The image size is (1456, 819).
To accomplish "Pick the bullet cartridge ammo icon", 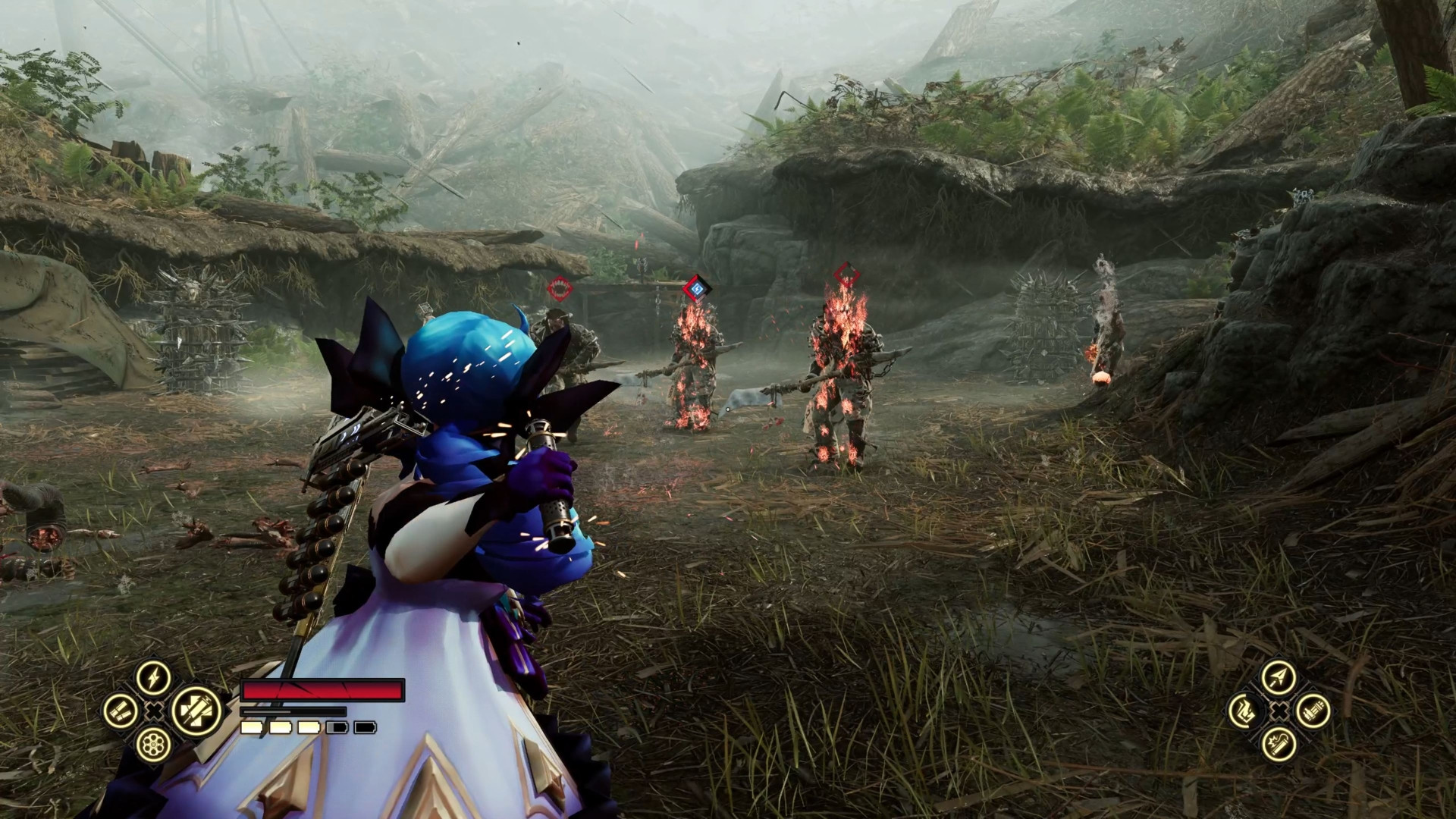I will tap(1313, 711).
